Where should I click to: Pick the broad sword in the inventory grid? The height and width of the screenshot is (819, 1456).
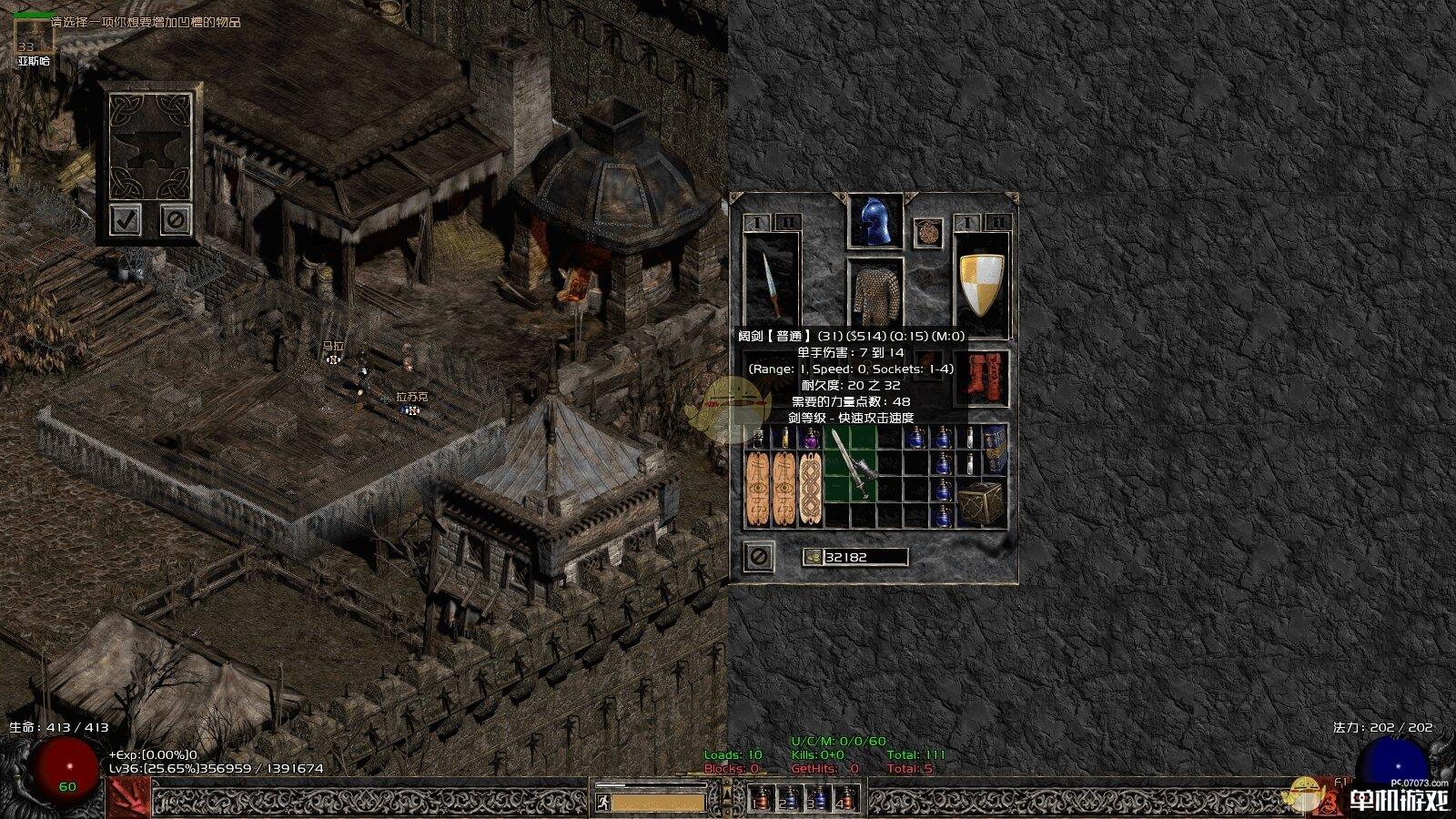[x=851, y=464]
